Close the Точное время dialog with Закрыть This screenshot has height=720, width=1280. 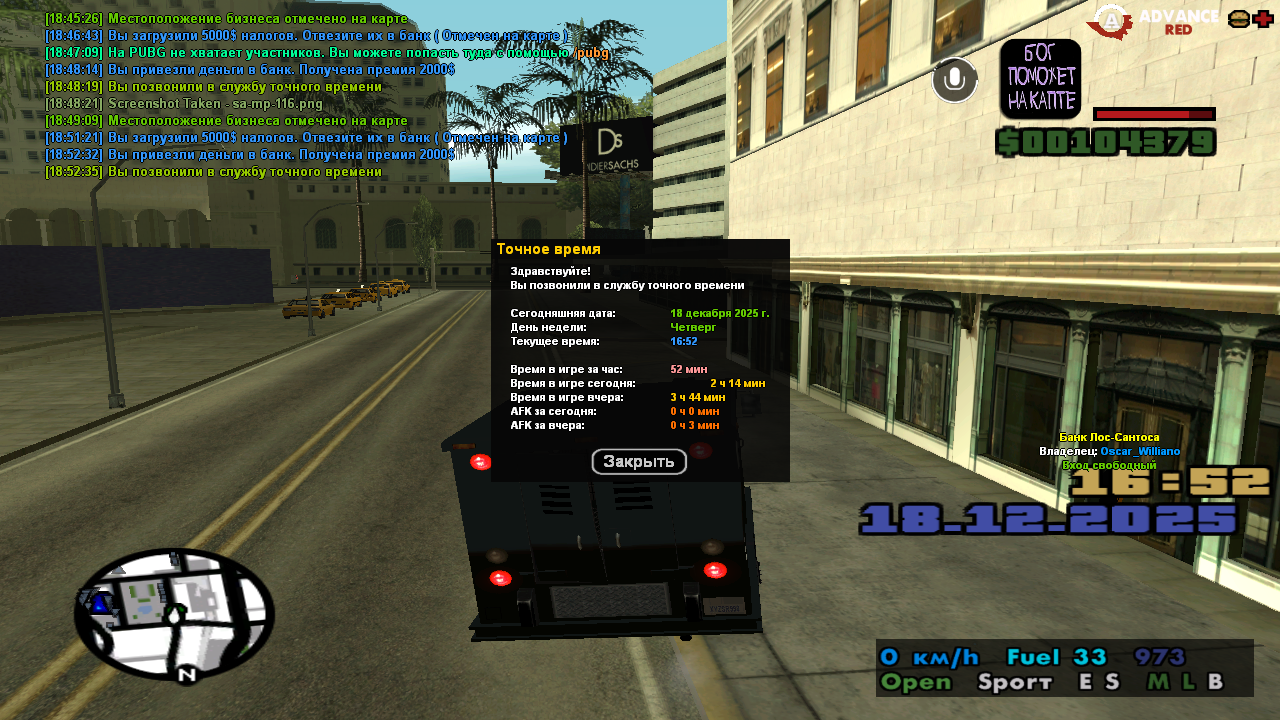pyautogui.click(x=639, y=462)
